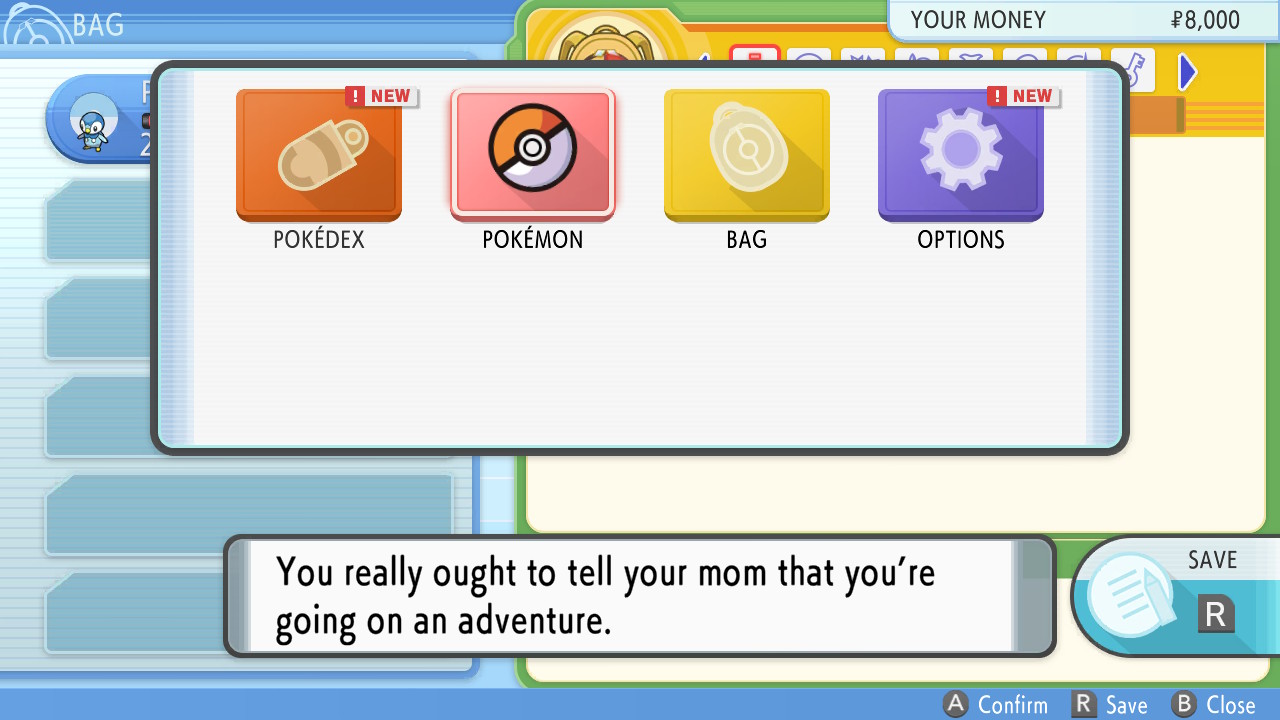Select the Pokémon Poké Ball icon

(533, 155)
